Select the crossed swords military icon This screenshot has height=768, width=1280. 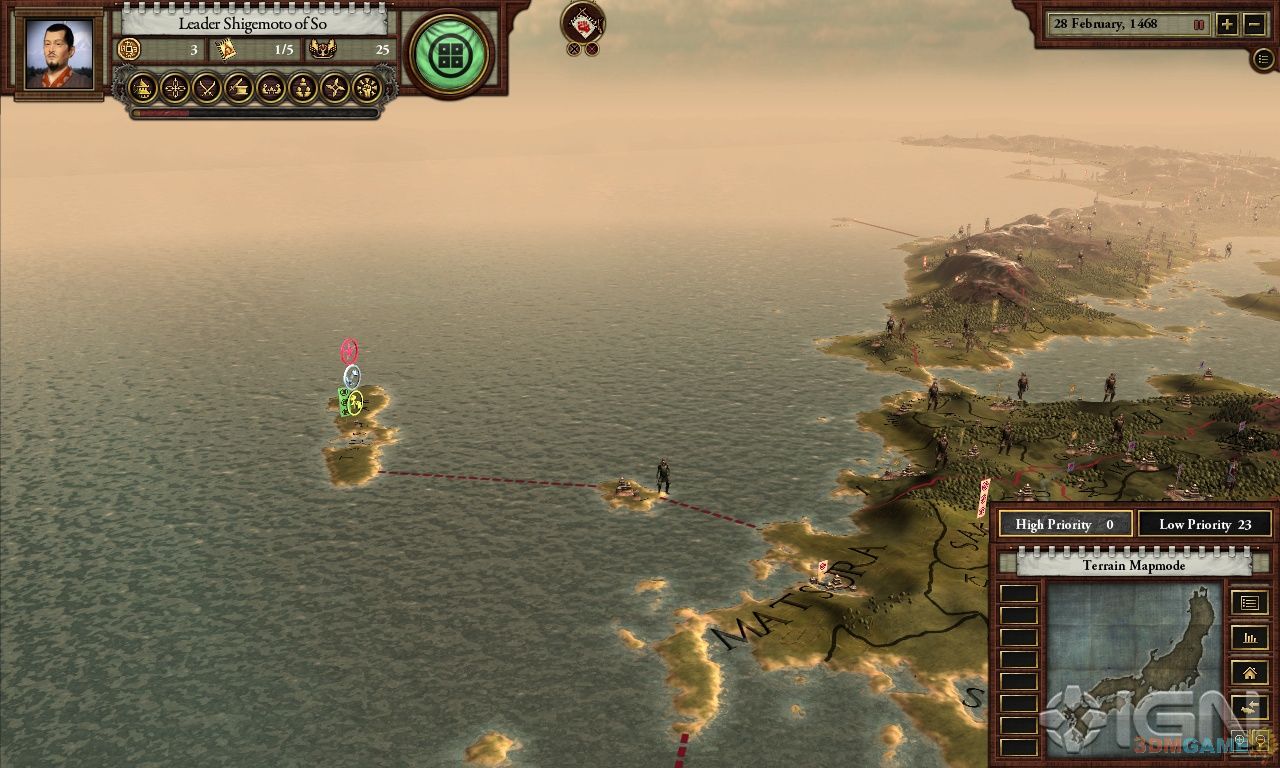coord(207,88)
